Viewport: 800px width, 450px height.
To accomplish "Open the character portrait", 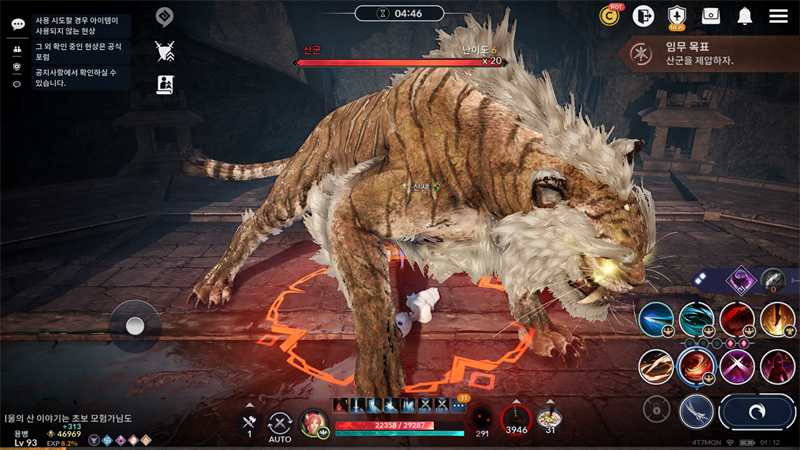I will coord(314,423).
